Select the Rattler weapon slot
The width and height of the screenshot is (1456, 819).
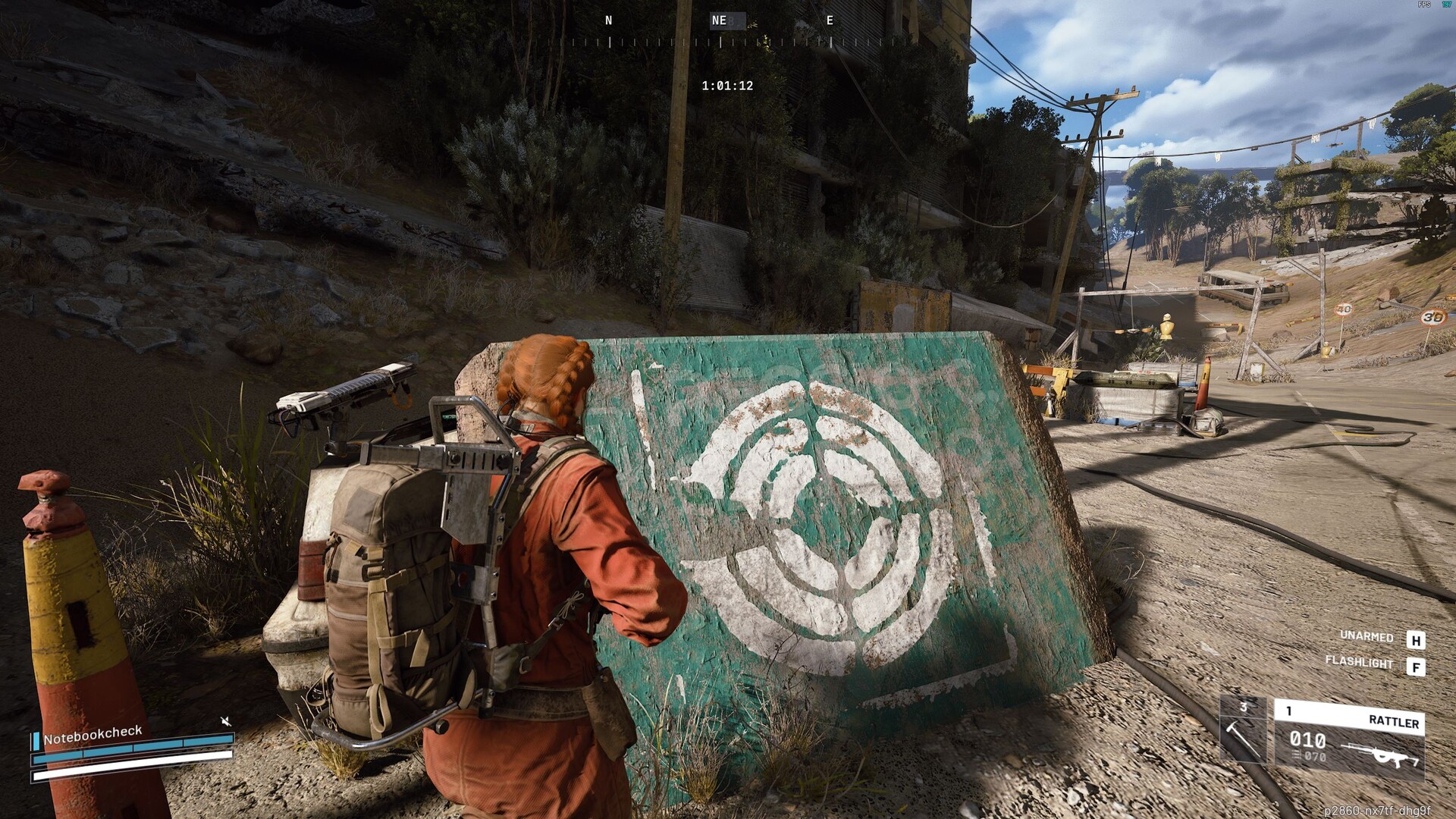1348,739
